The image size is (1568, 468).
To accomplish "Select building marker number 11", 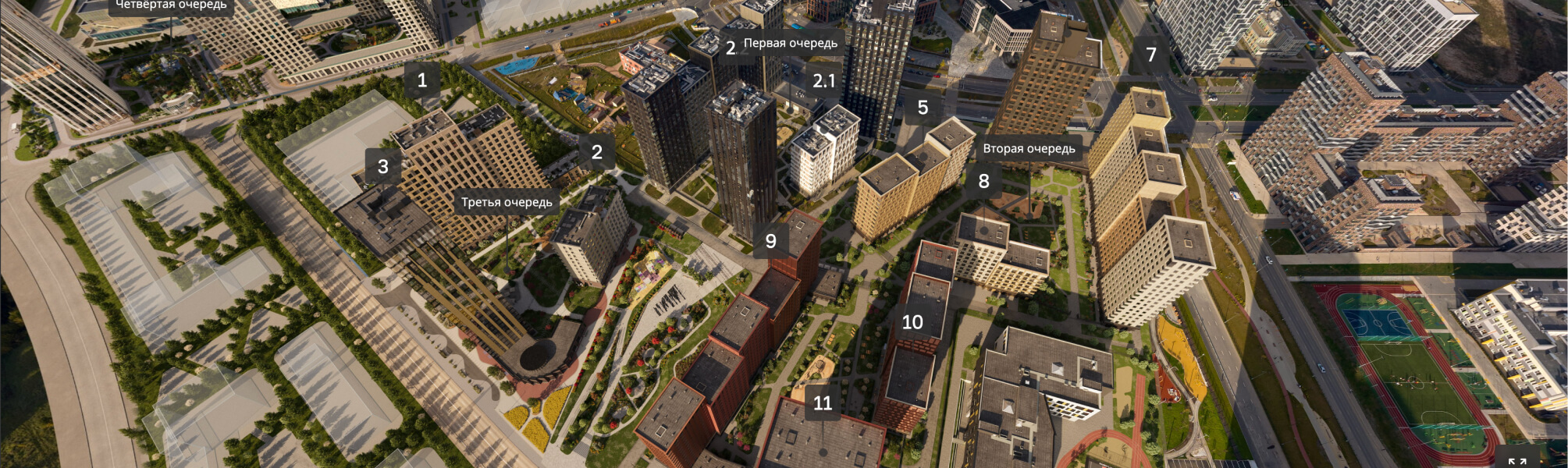I will 823,403.
